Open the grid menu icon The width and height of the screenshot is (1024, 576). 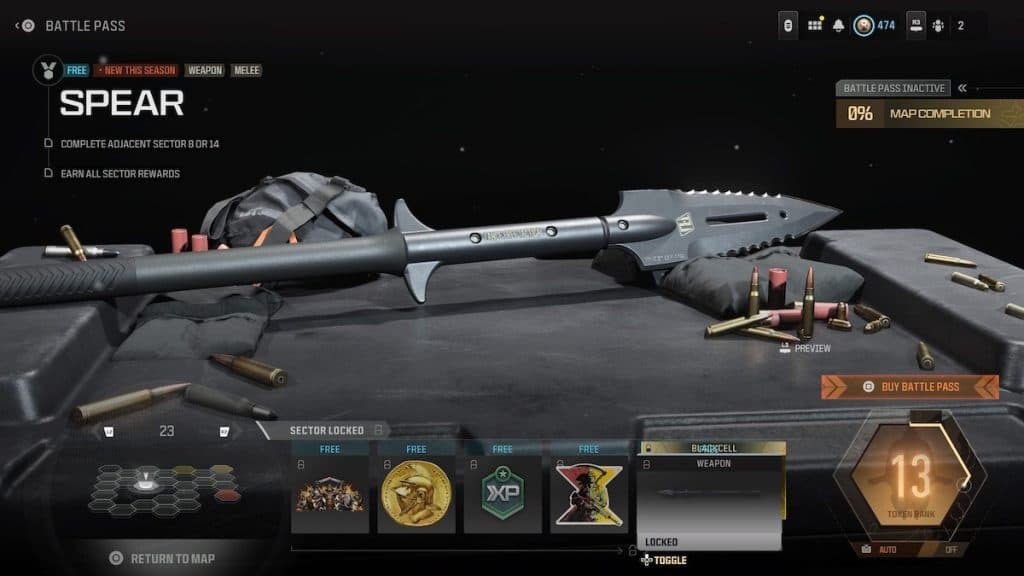pyautogui.click(x=815, y=25)
